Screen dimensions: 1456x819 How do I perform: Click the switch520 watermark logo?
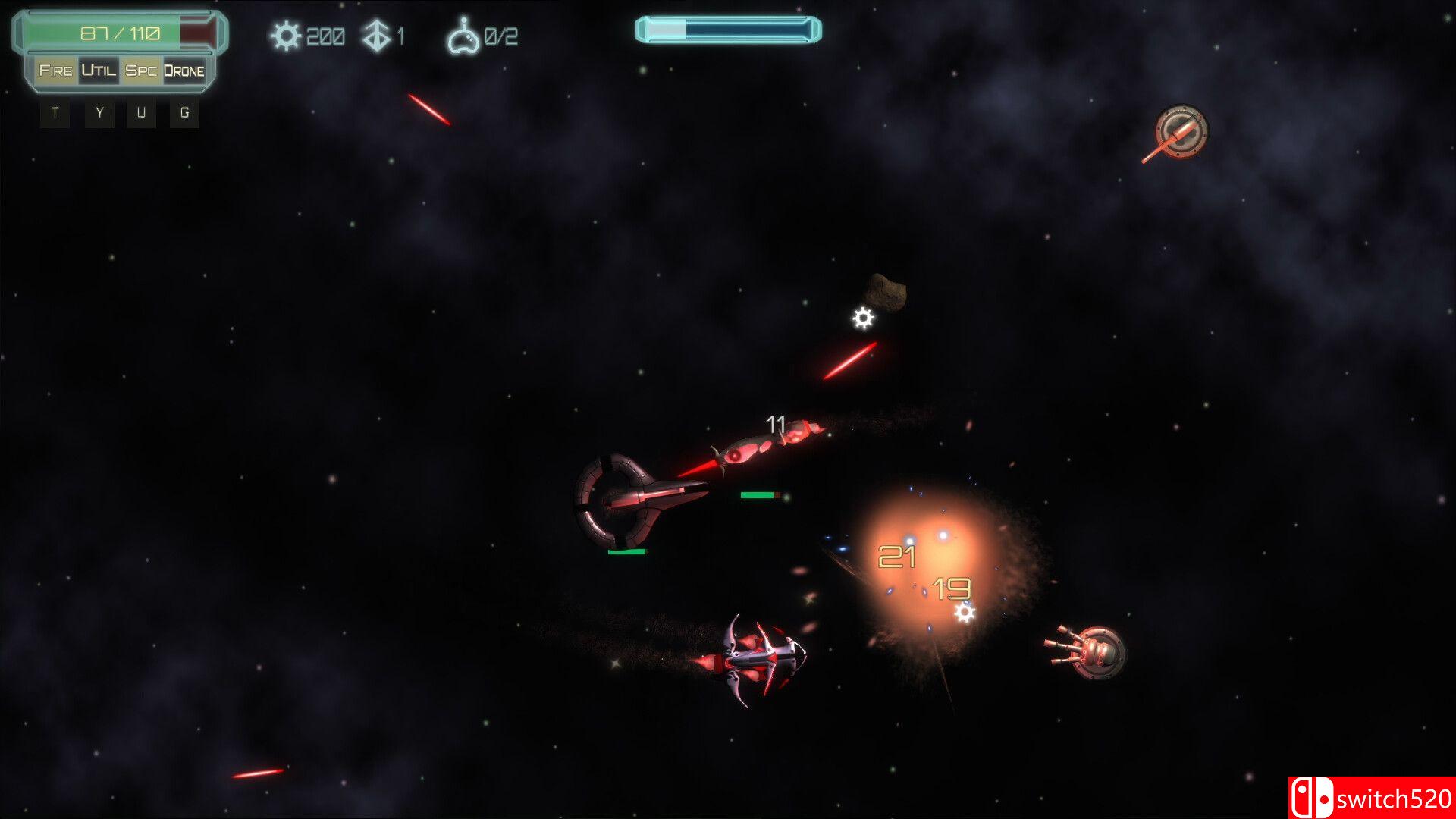coord(1371,798)
